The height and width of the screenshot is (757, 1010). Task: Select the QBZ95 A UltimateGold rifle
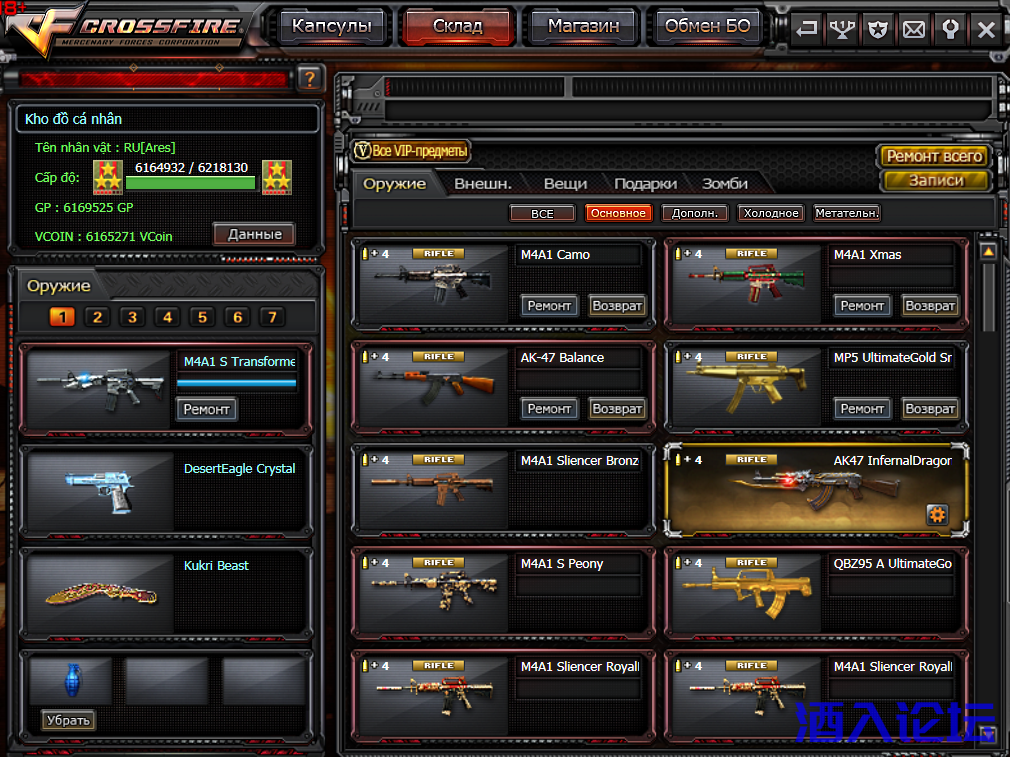click(816, 591)
